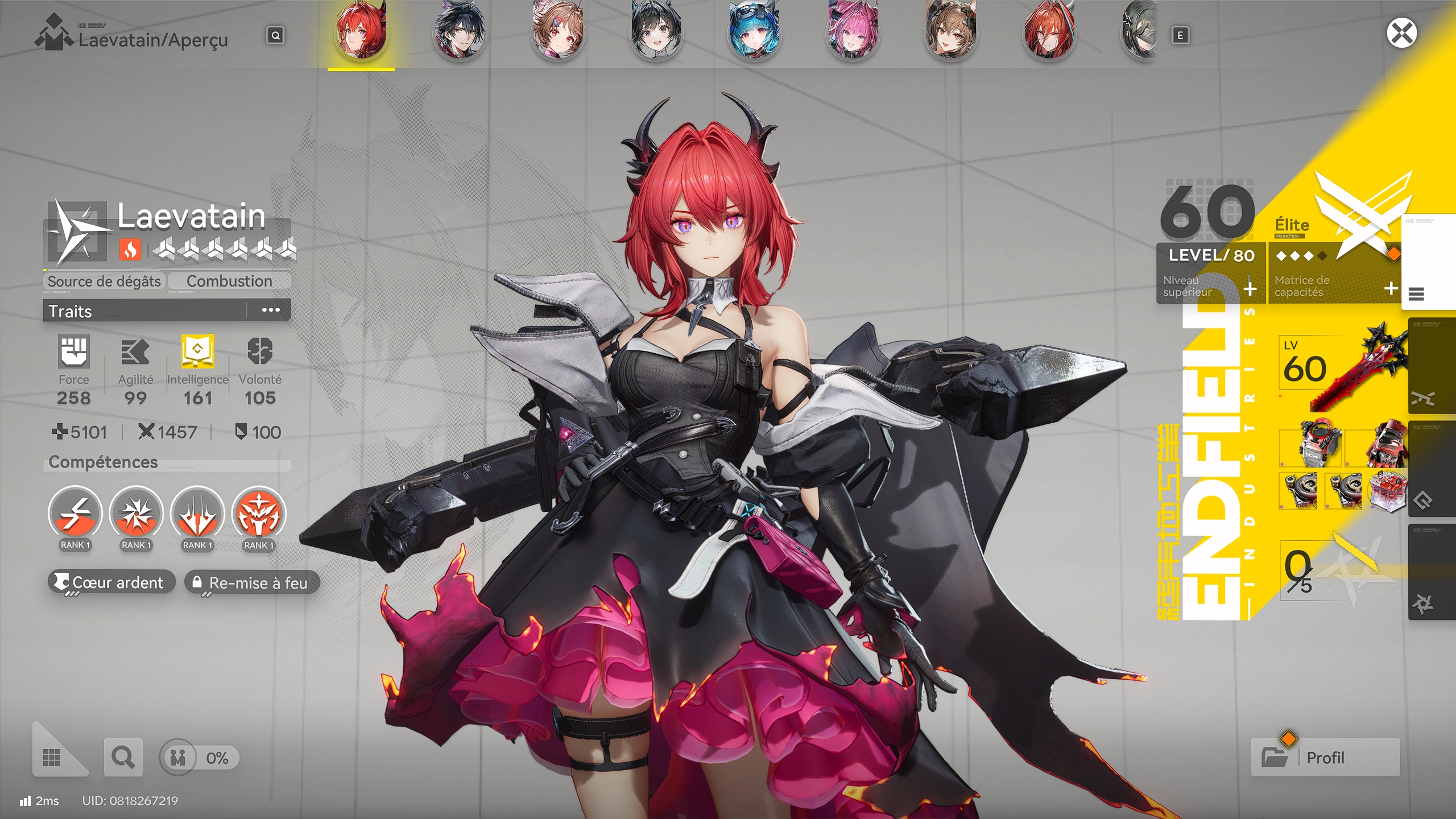The height and width of the screenshot is (819, 1456).
Task: Toggle the Cœur ardent trait
Action: [111, 582]
